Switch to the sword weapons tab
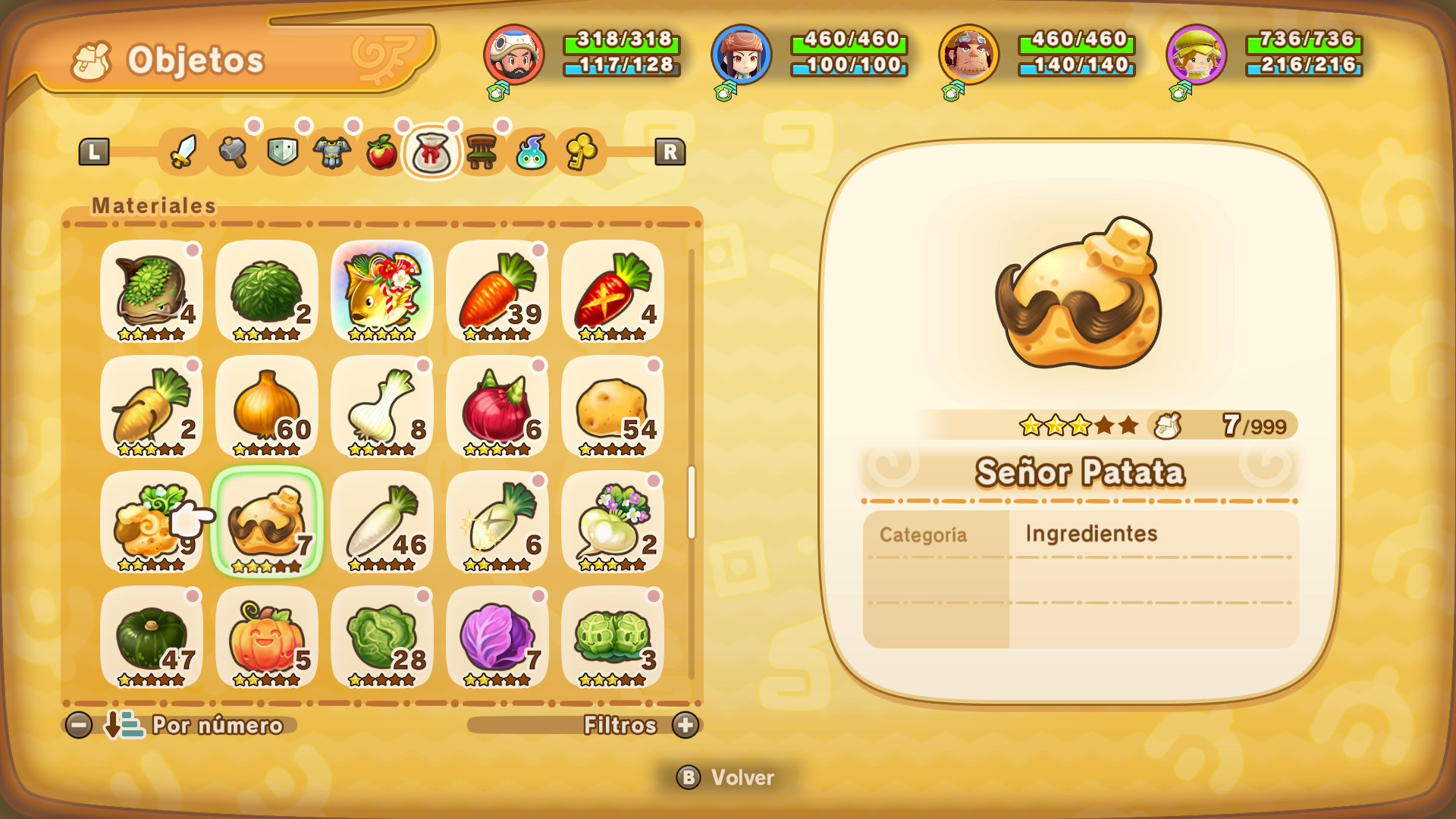 [183, 152]
